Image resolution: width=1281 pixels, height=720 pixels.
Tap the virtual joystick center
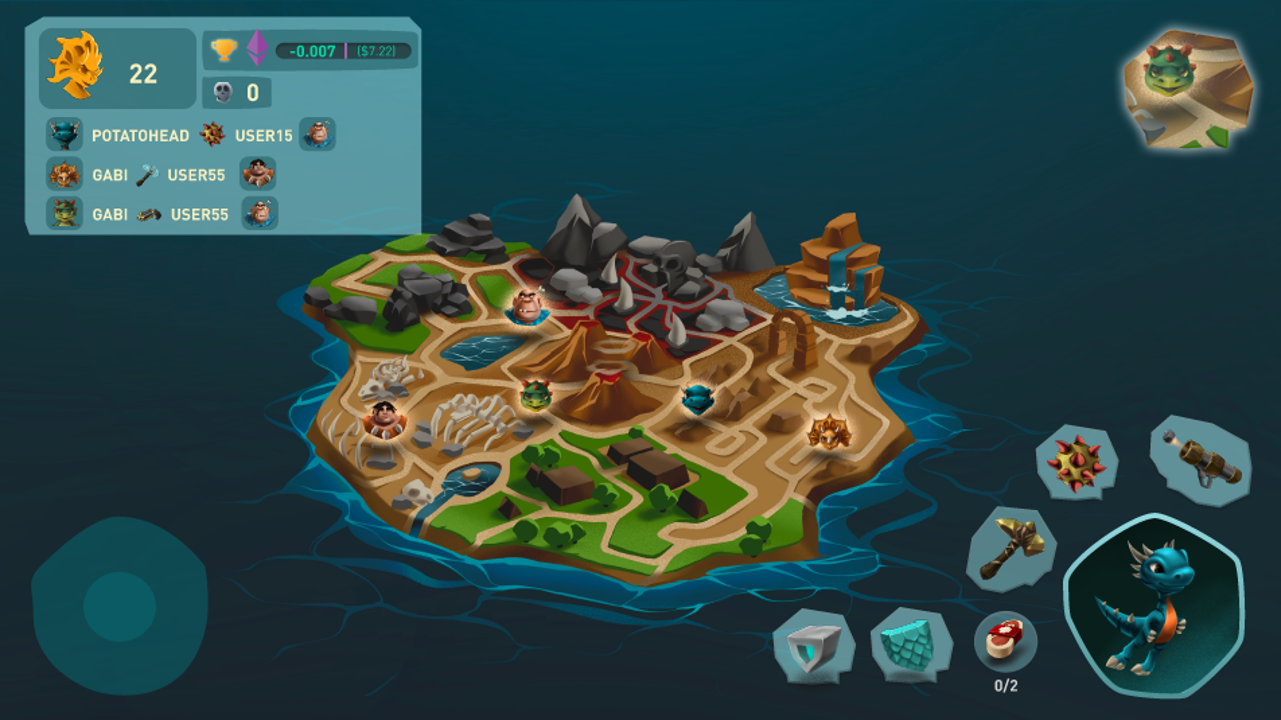(120, 607)
